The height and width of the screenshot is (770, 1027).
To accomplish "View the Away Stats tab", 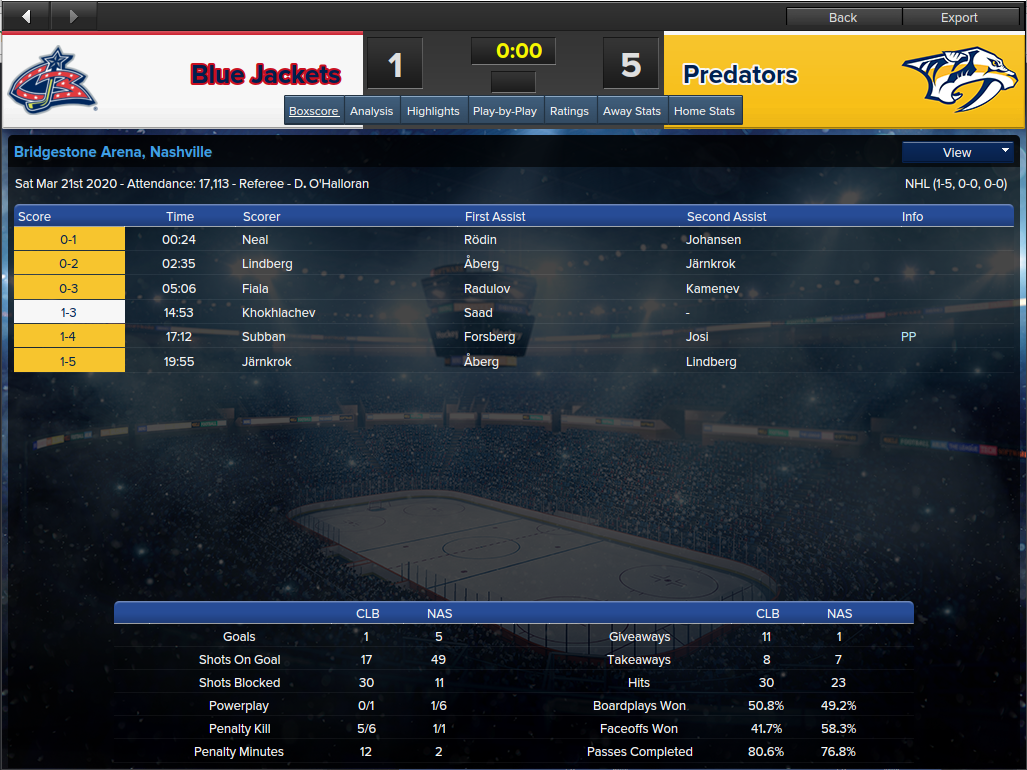I will pyautogui.click(x=632, y=111).
